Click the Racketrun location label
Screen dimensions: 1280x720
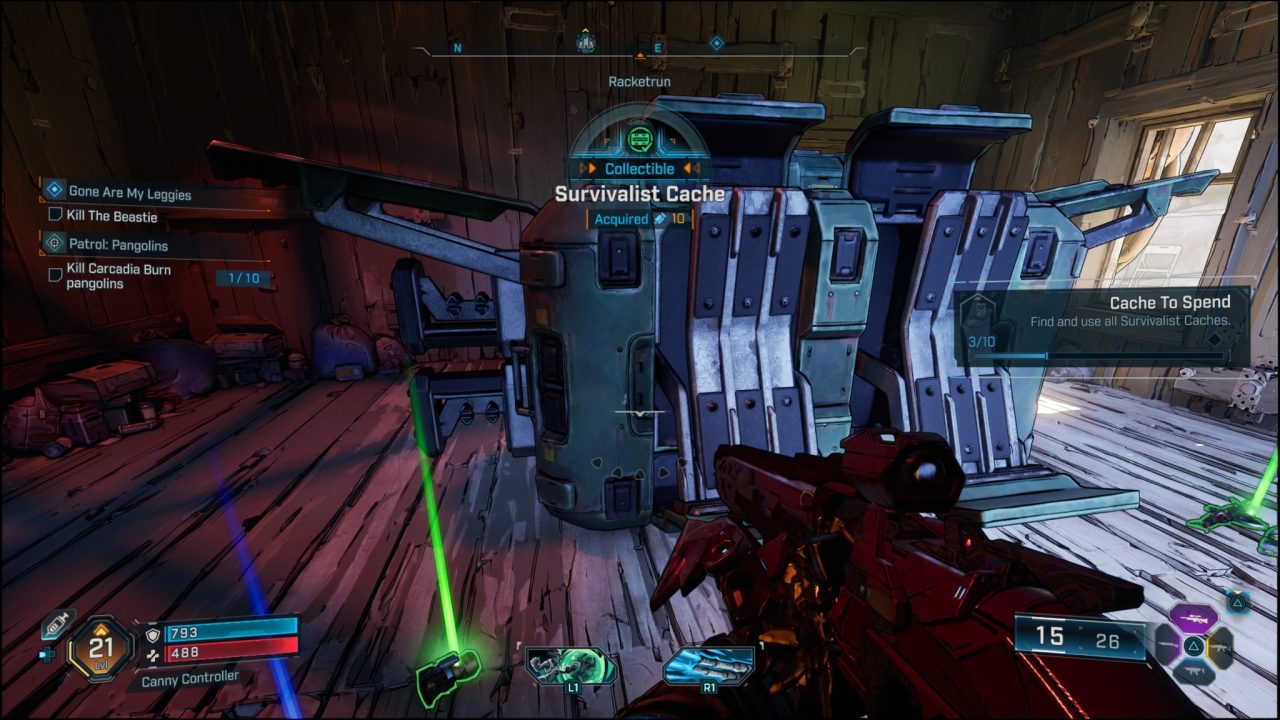[x=640, y=81]
